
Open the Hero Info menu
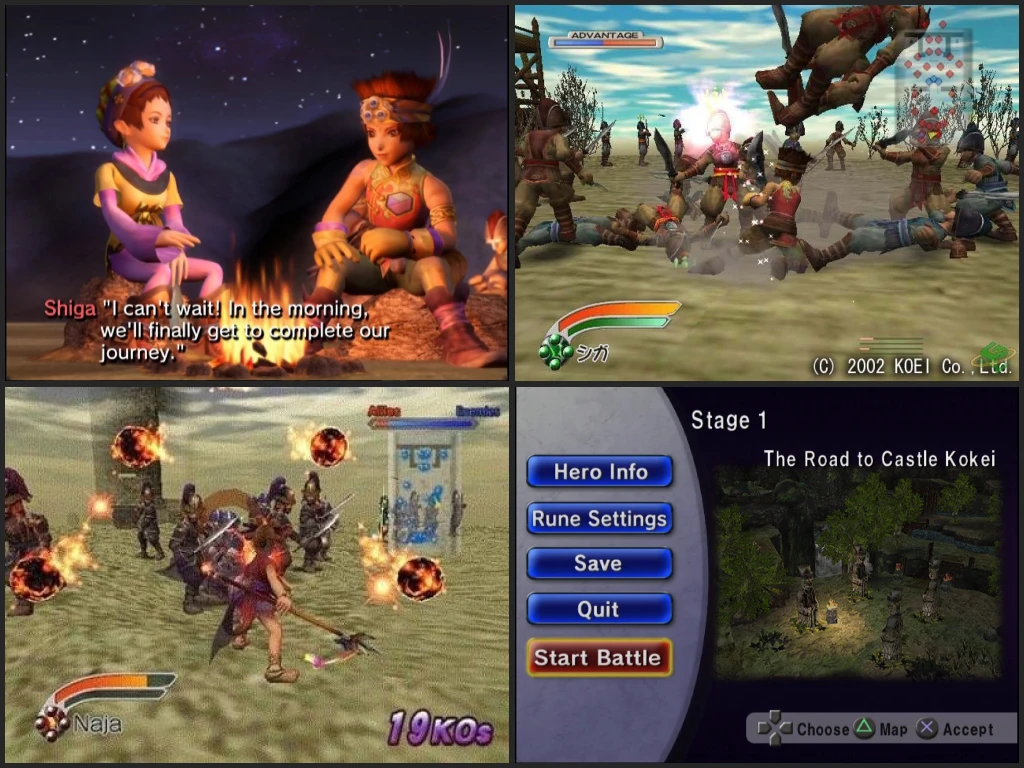pyautogui.click(x=599, y=472)
